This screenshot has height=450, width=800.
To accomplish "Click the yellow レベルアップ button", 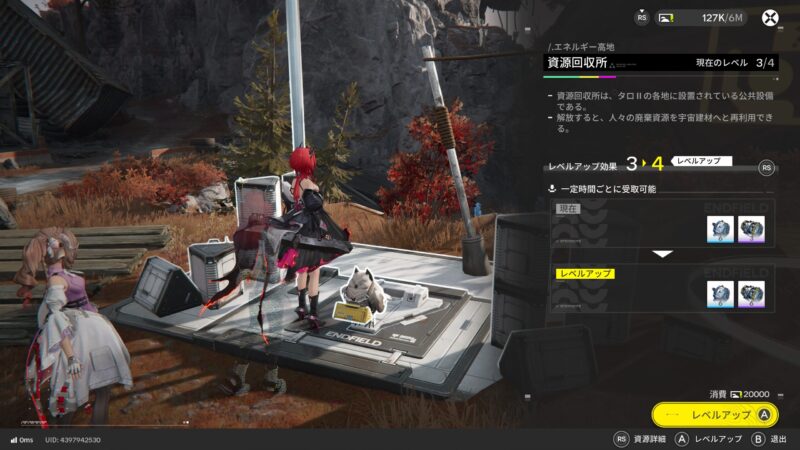I will pos(714,414).
